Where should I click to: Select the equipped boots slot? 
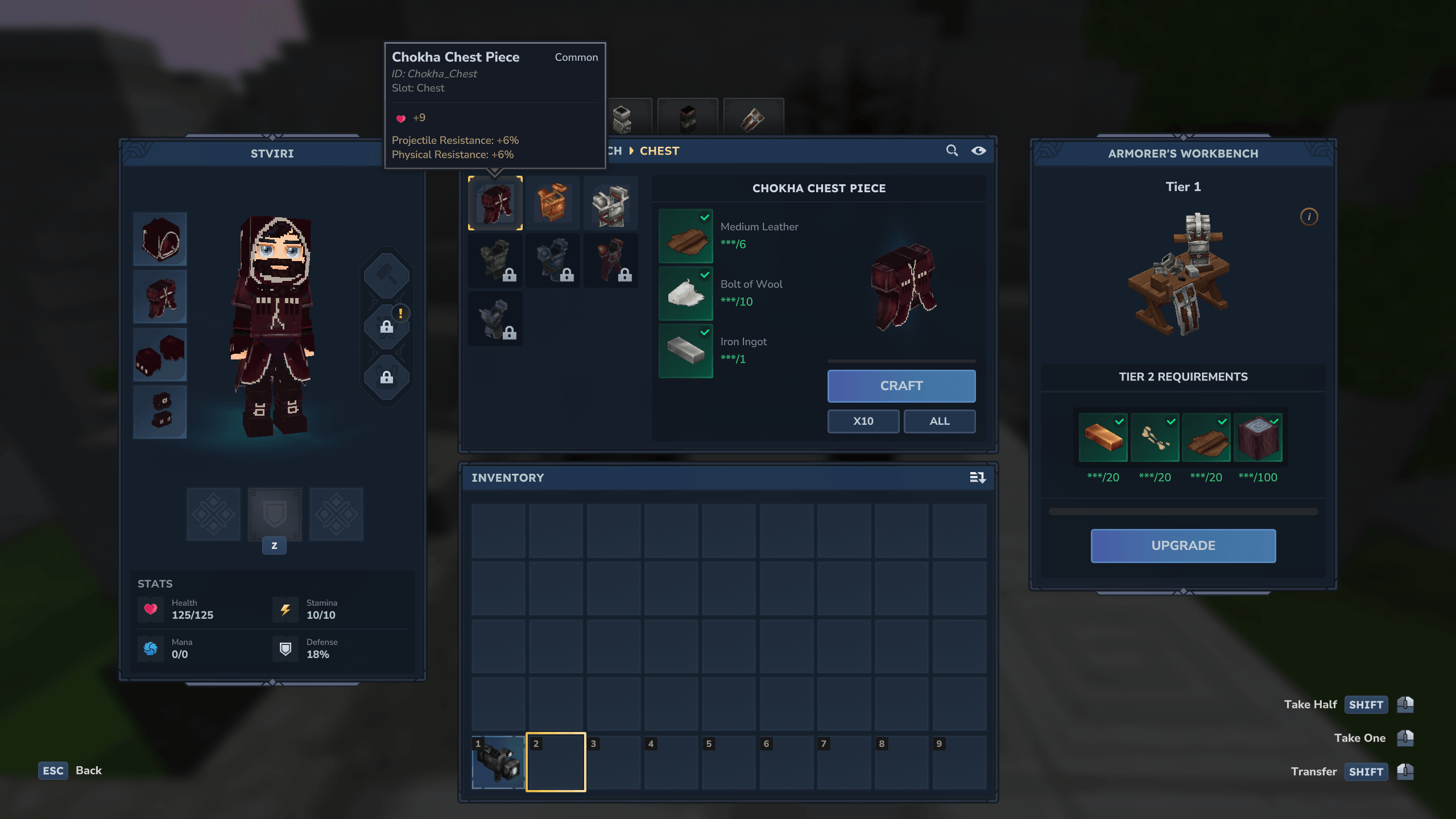160,412
